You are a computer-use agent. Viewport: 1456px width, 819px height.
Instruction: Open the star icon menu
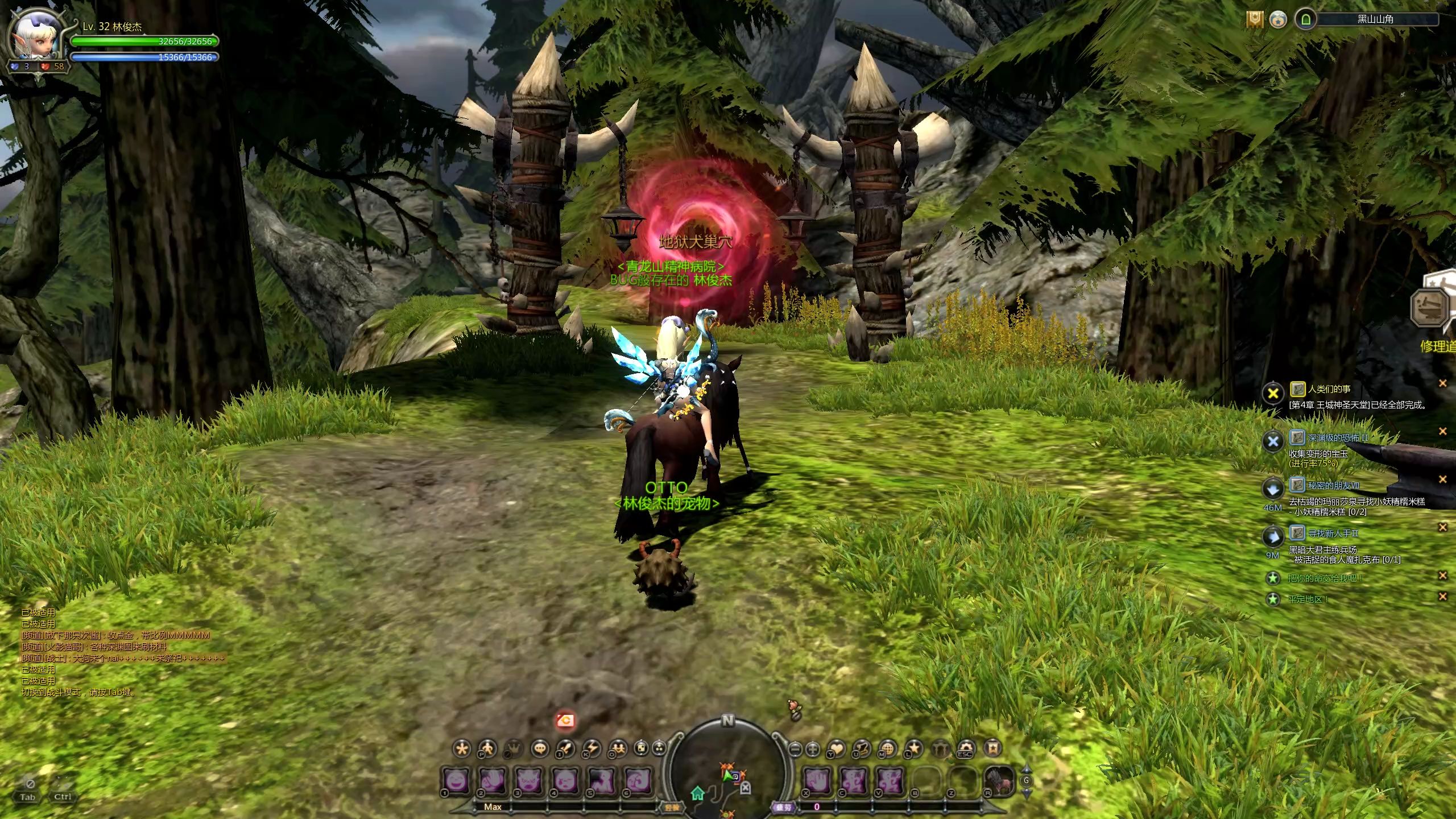click(914, 748)
